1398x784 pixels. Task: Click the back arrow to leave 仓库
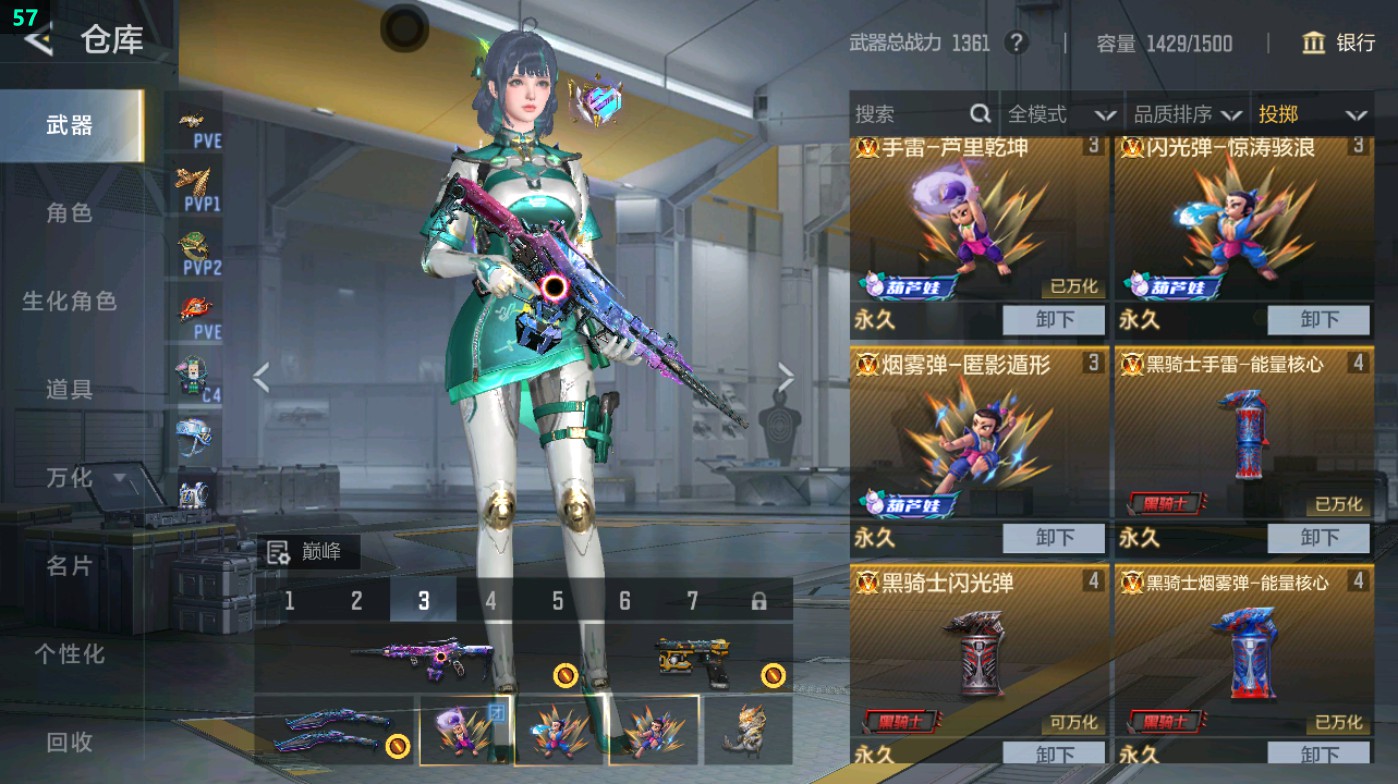pos(39,42)
